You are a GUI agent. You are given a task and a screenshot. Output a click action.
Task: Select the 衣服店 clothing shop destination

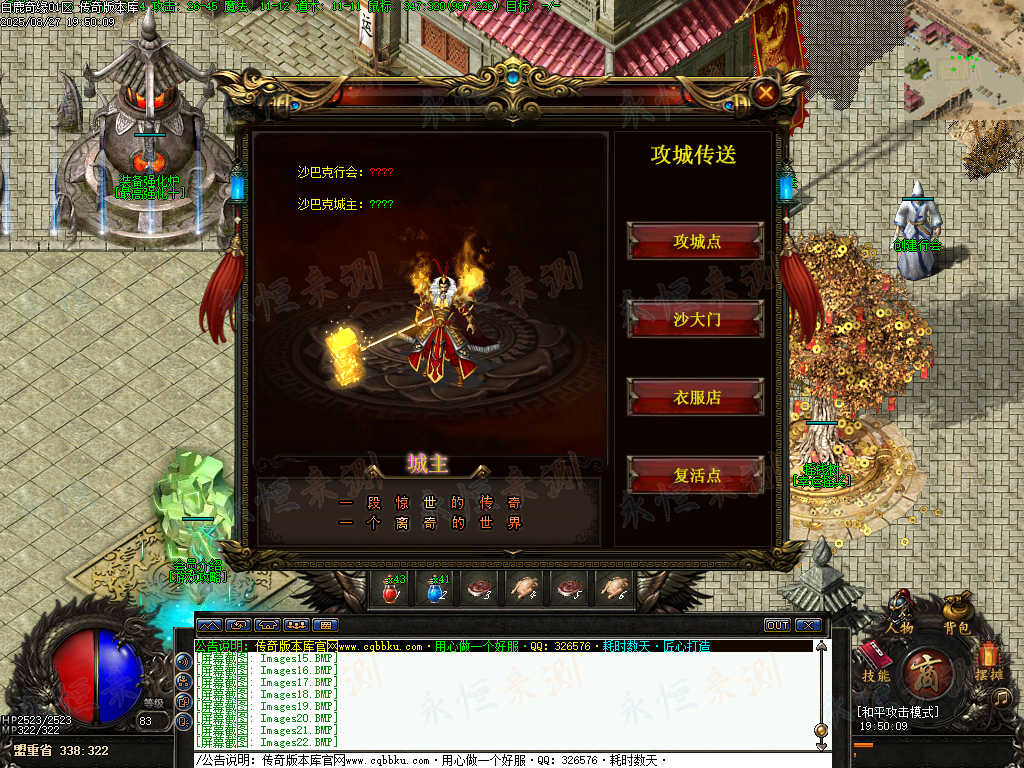click(696, 397)
